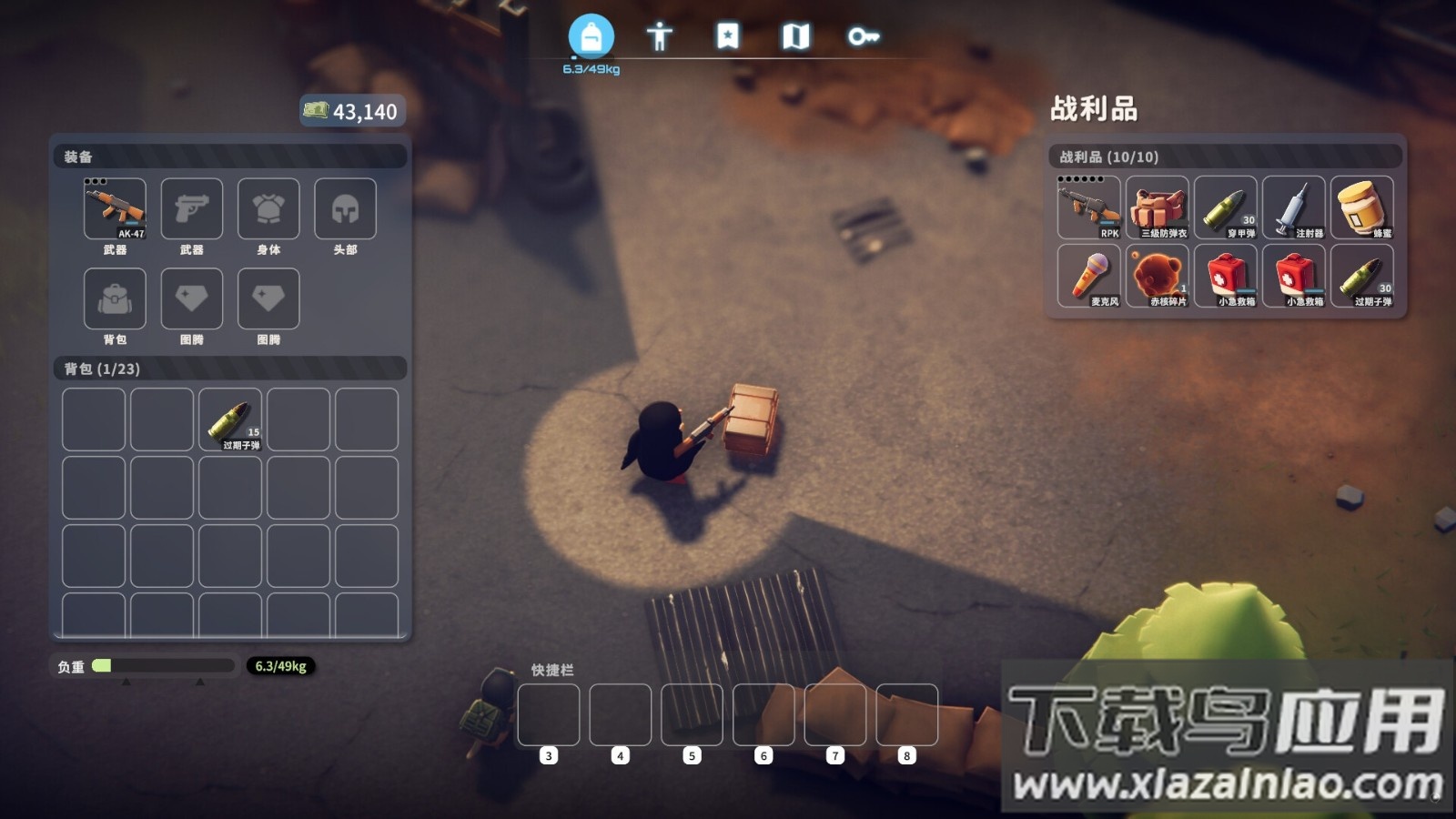This screenshot has height=819, width=1456.
Task: Click the empty backpack equipment slot
Action: point(115,298)
